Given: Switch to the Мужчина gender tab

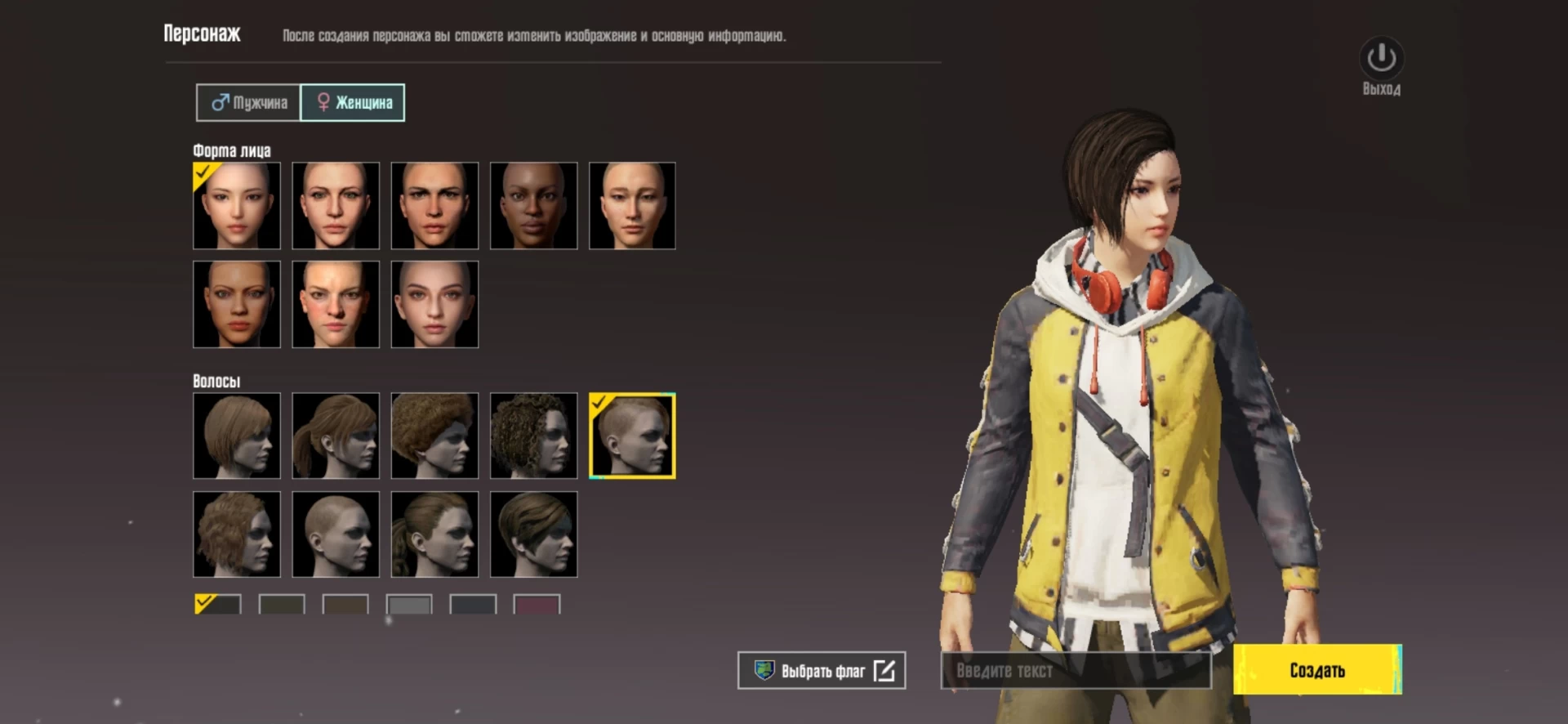Looking at the screenshot, I should point(249,103).
